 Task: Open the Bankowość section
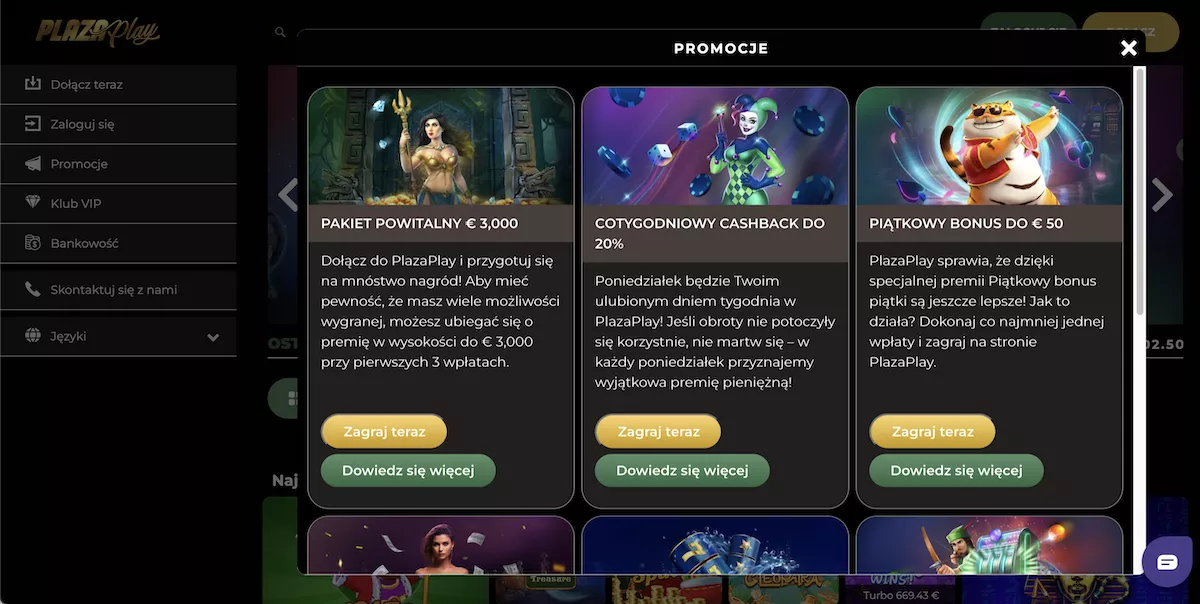[84, 243]
